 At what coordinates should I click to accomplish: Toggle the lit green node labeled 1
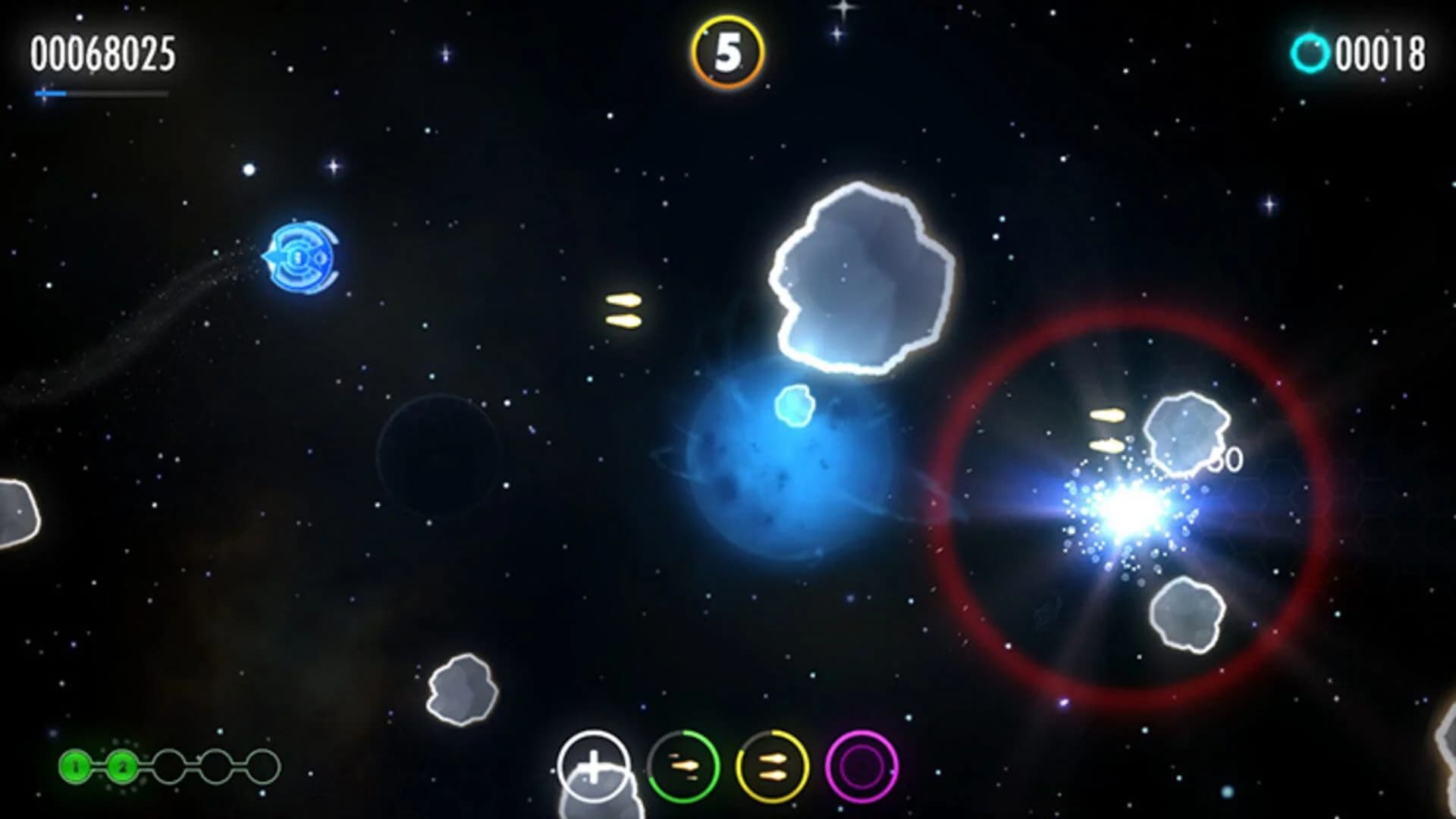[77, 767]
